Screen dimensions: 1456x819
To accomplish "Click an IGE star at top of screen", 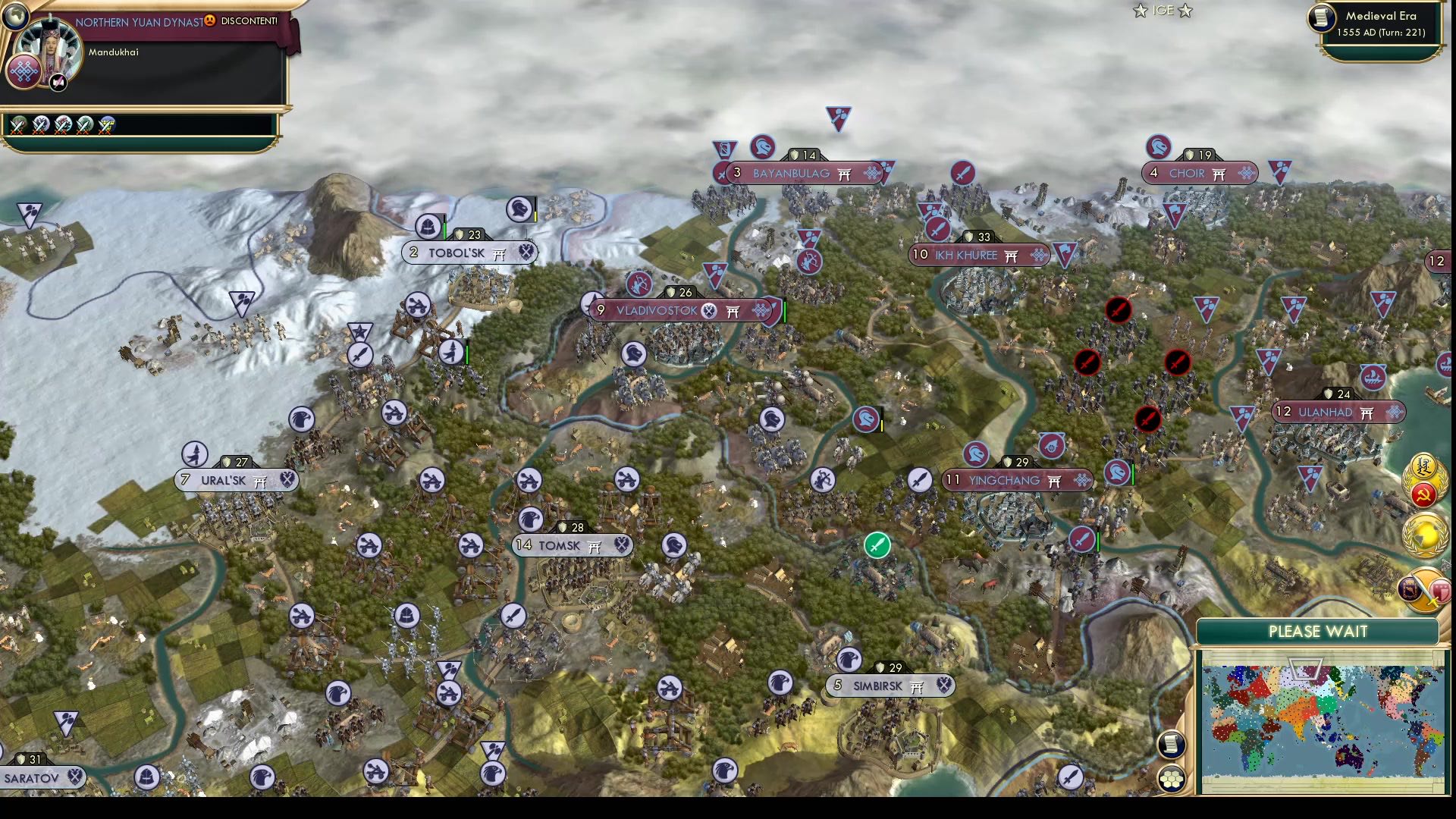I will click(x=1139, y=11).
